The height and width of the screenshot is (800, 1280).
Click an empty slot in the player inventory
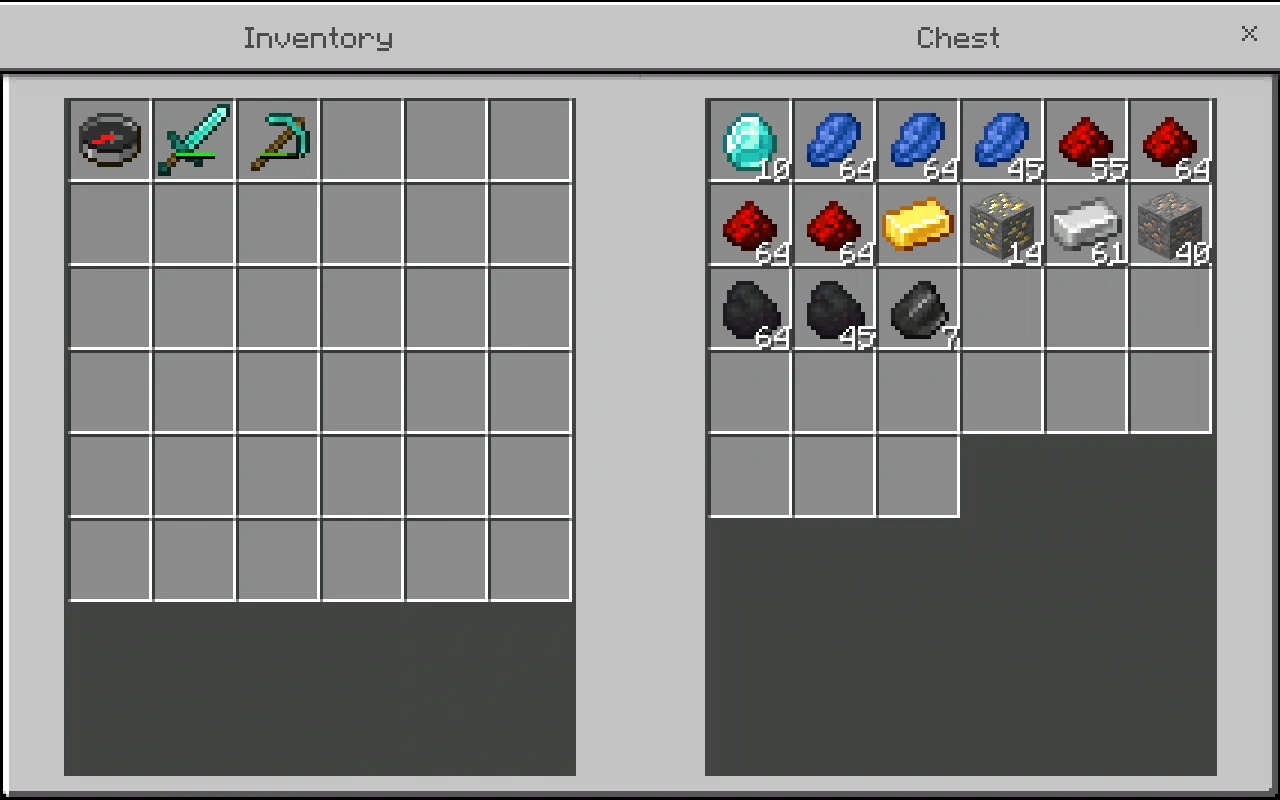[x=362, y=308]
